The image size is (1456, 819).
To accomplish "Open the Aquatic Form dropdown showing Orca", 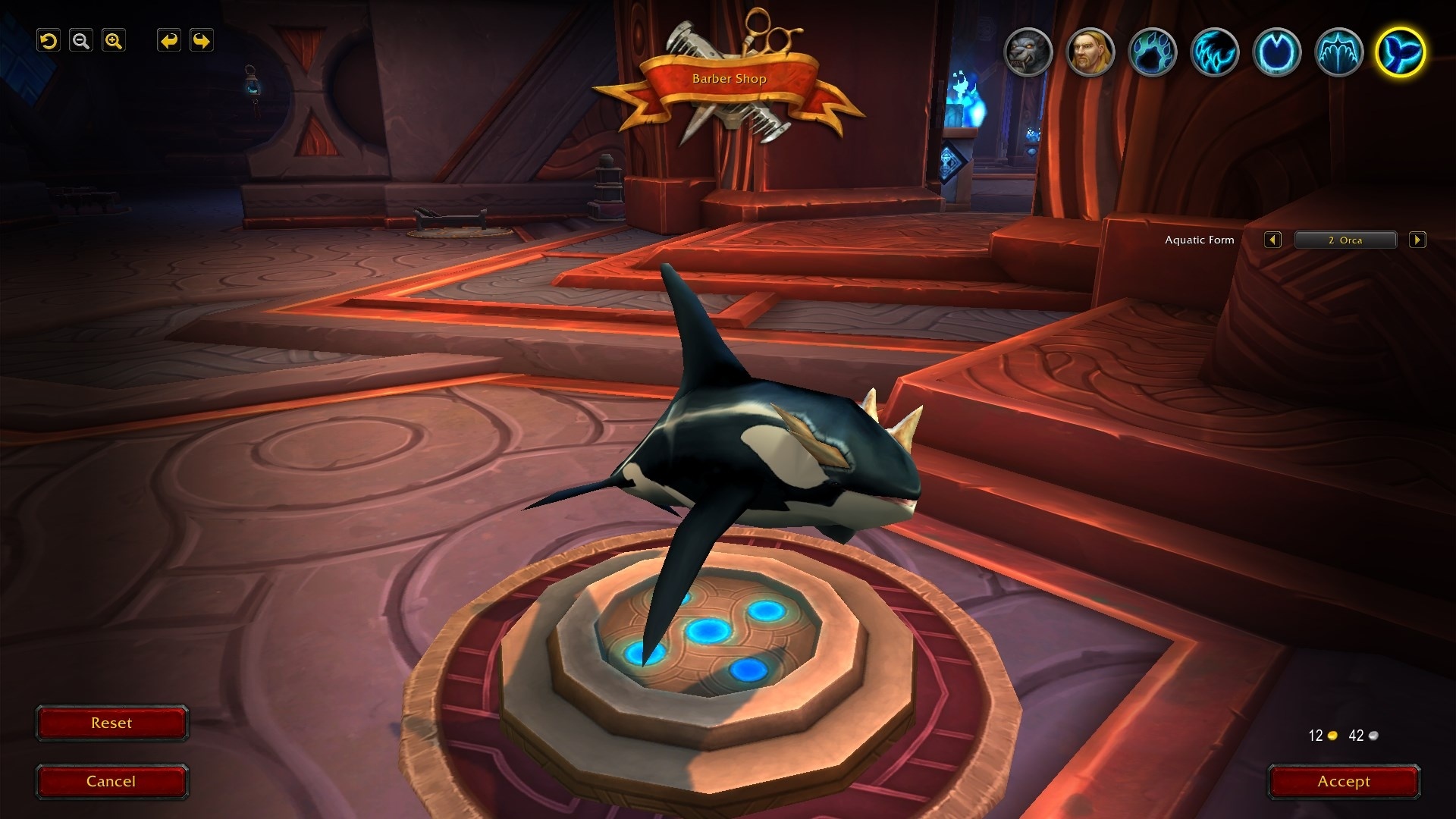I will click(x=1345, y=240).
